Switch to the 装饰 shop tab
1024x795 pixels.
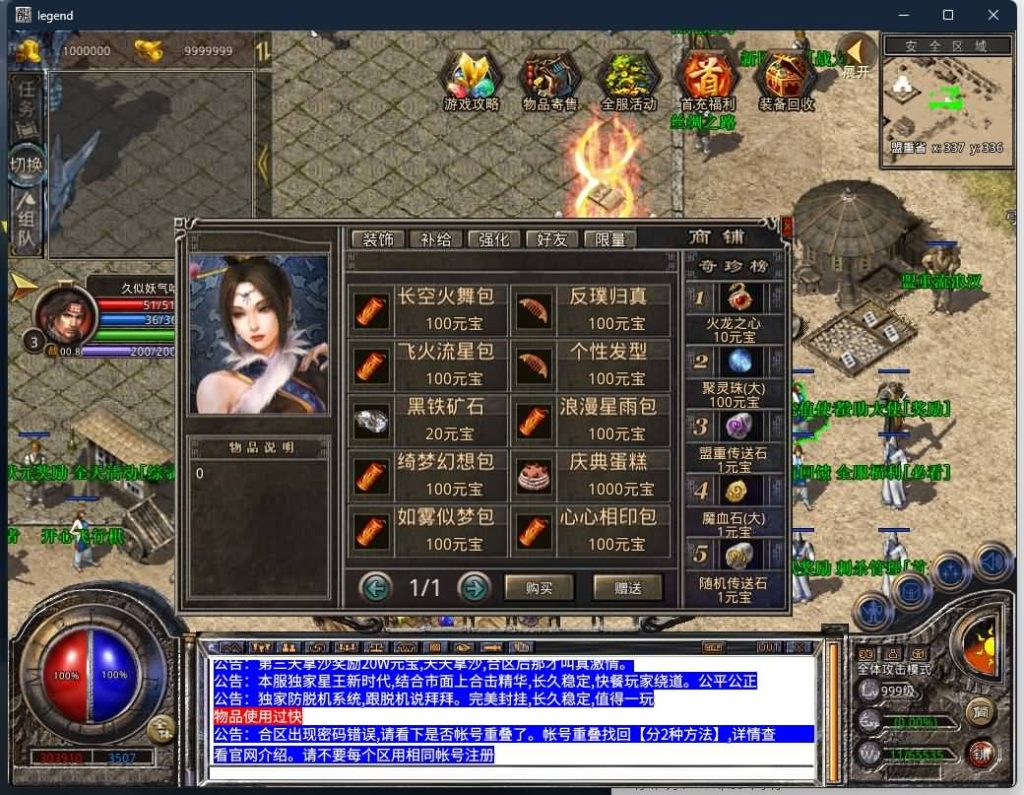pyautogui.click(x=378, y=240)
